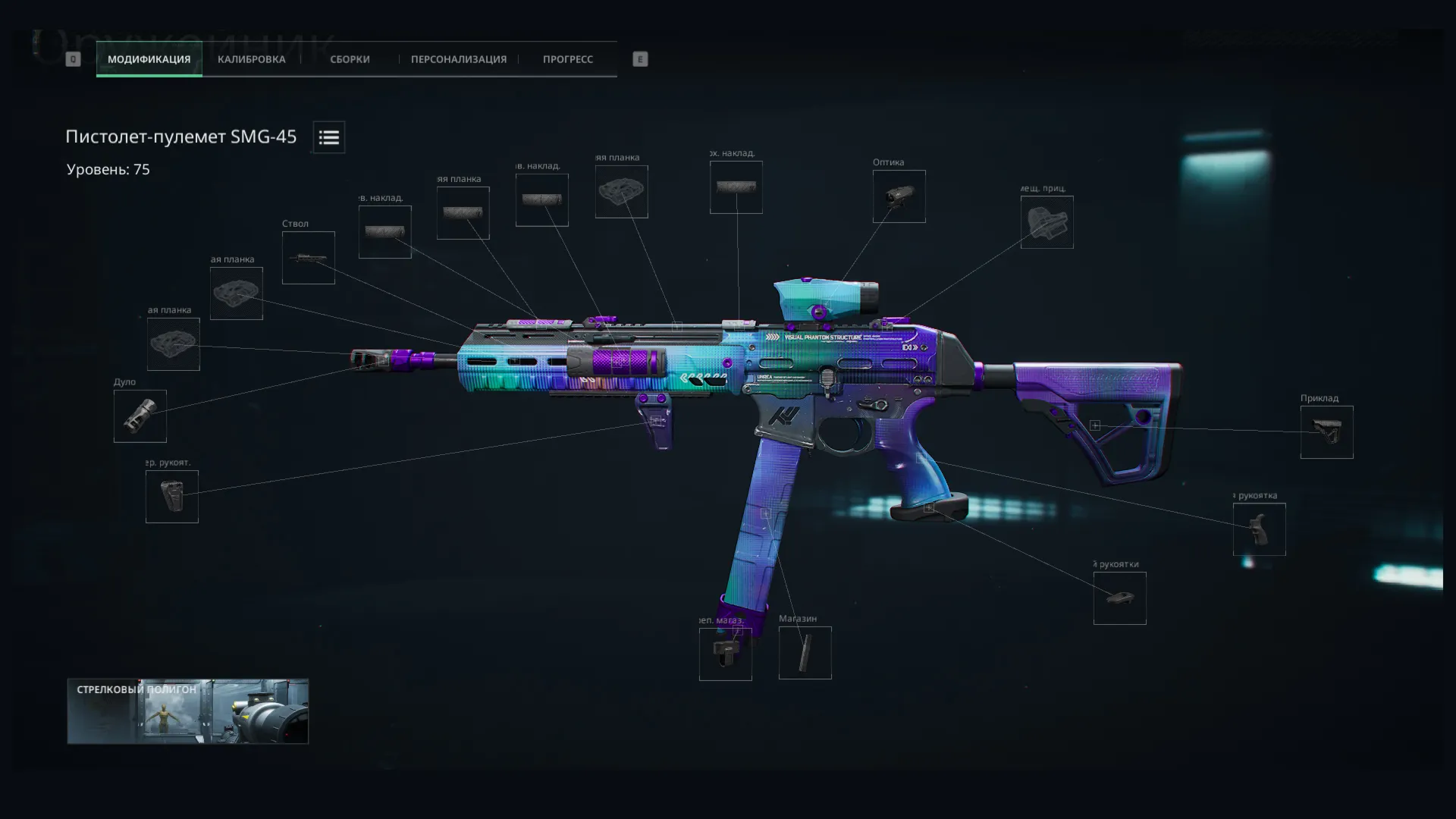1456x819 pixels.
Task: Switch to the Калибровка tab
Action: click(251, 59)
